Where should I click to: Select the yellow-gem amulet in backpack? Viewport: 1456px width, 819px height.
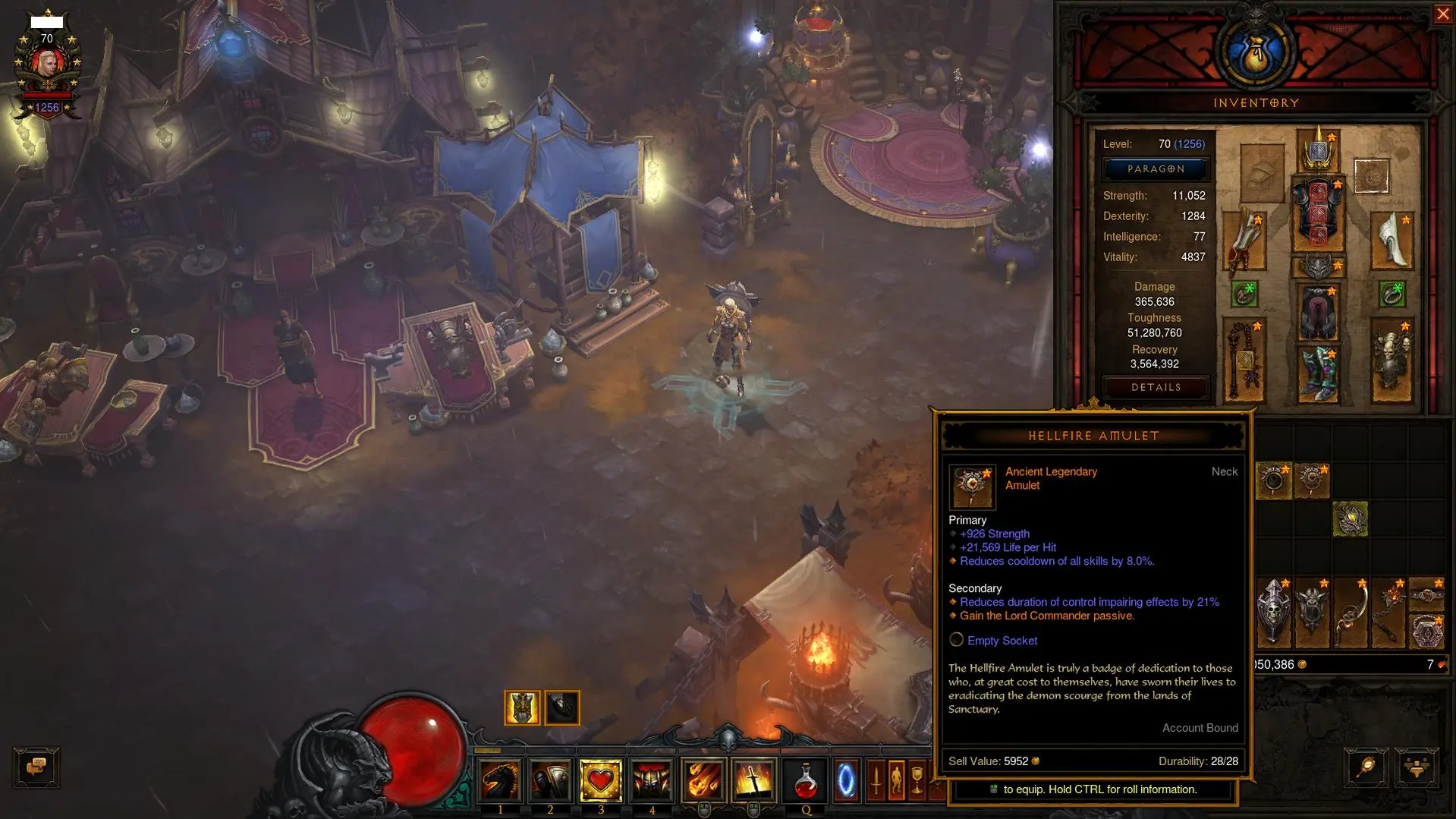click(x=1351, y=519)
